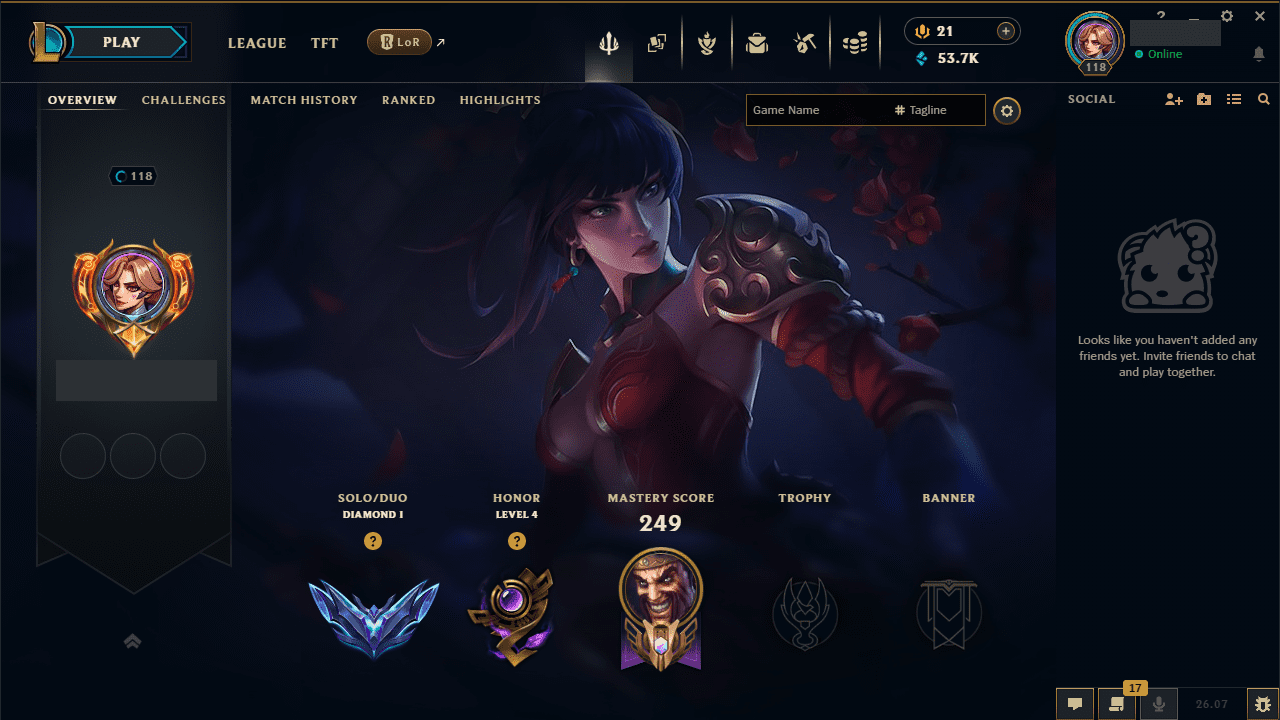The height and width of the screenshot is (720, 1280).
Task: Select the Profile trident icon in top navigation
Action: pos(608,43)
